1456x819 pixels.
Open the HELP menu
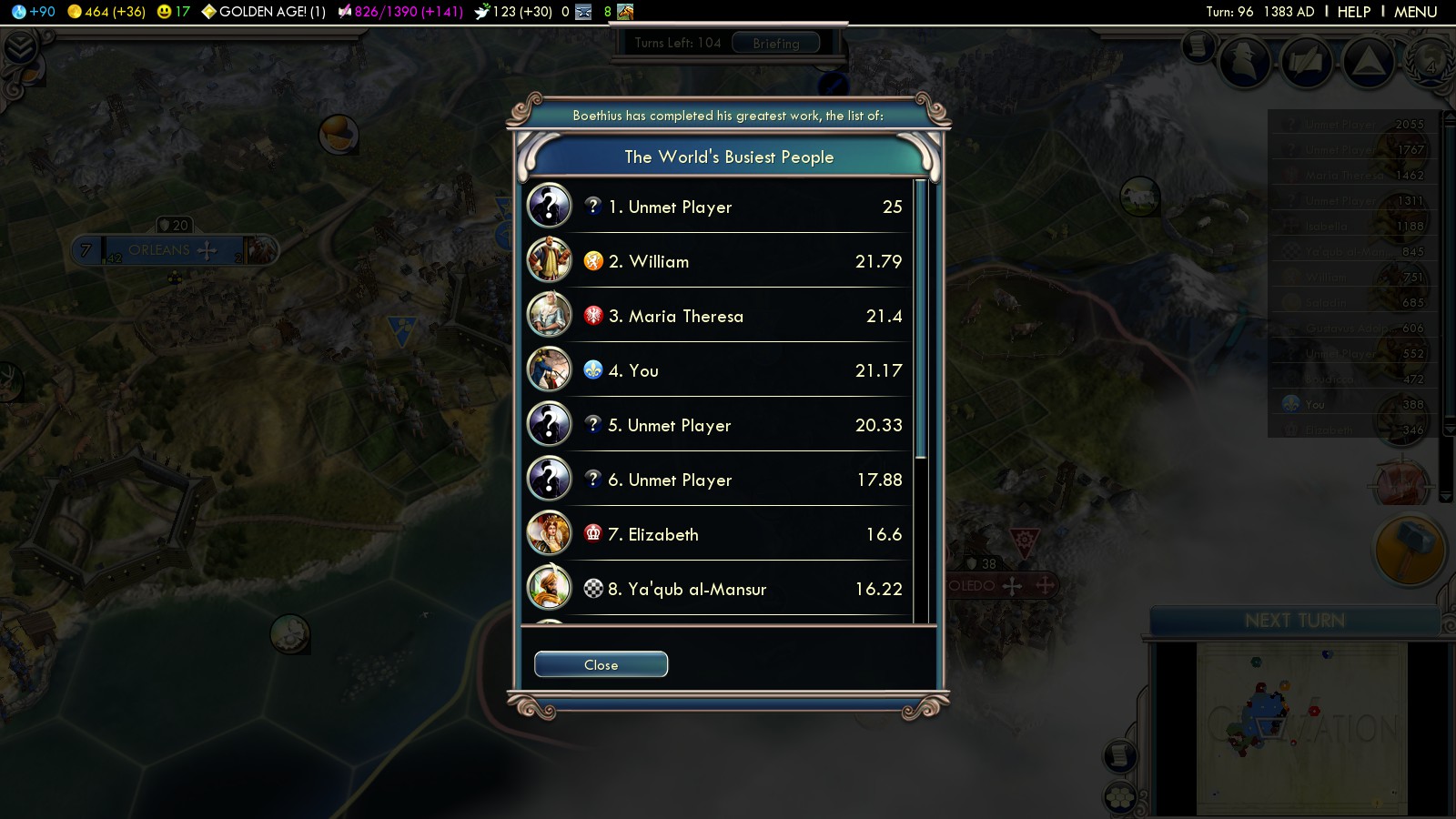click(x=1353, y=12)
